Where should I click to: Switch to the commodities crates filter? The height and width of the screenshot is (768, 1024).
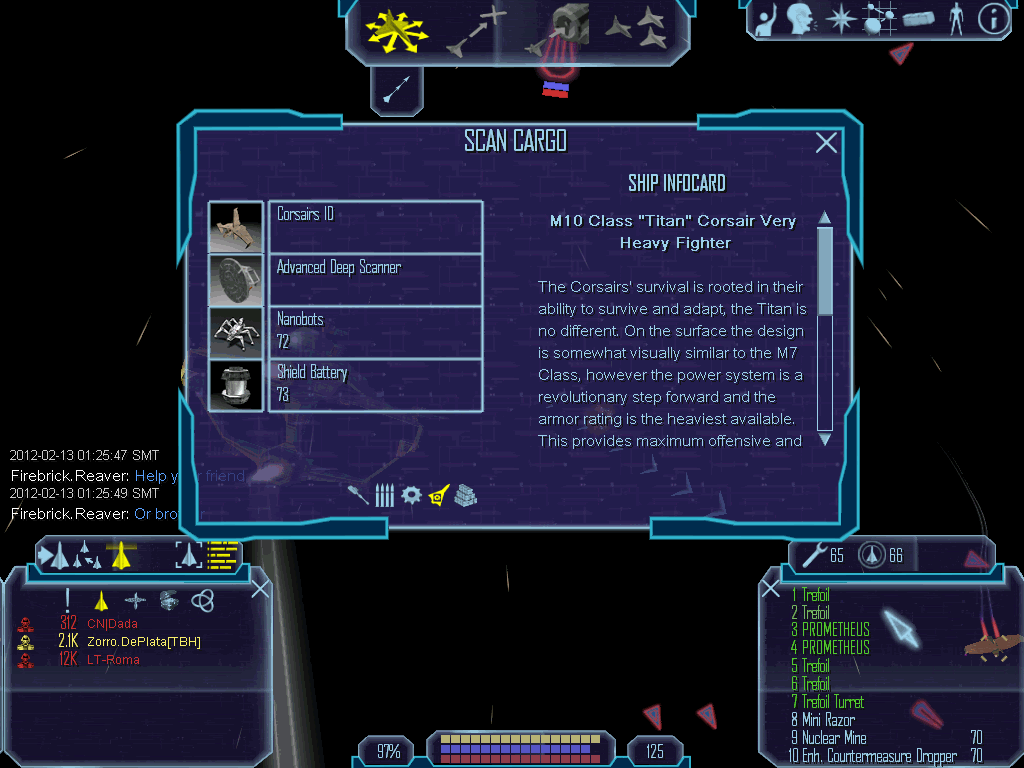[465, 495]
